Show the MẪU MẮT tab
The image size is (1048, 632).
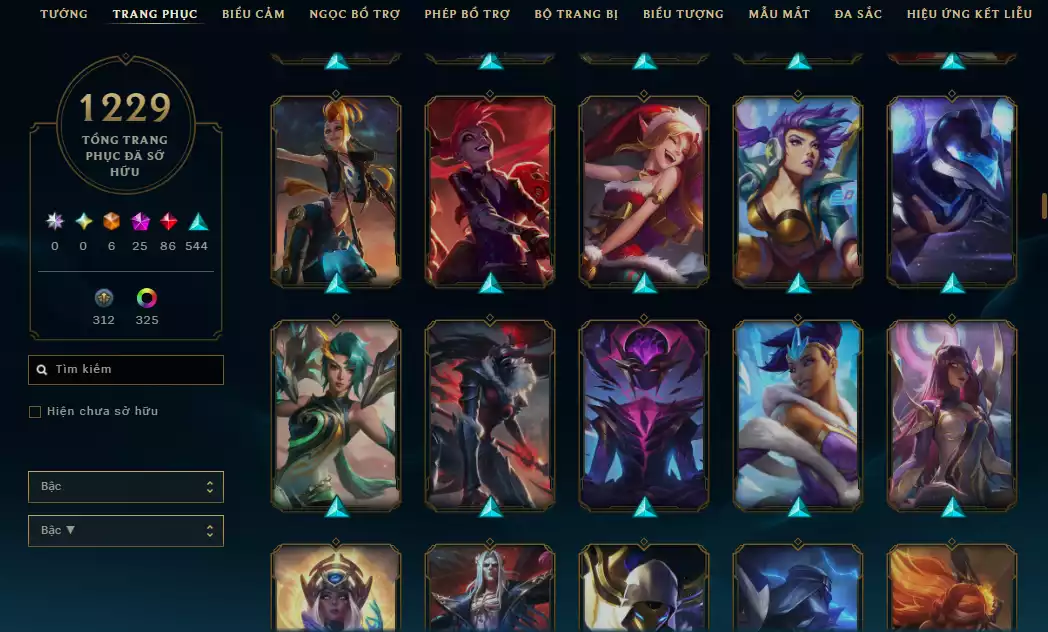pos(779,14)
